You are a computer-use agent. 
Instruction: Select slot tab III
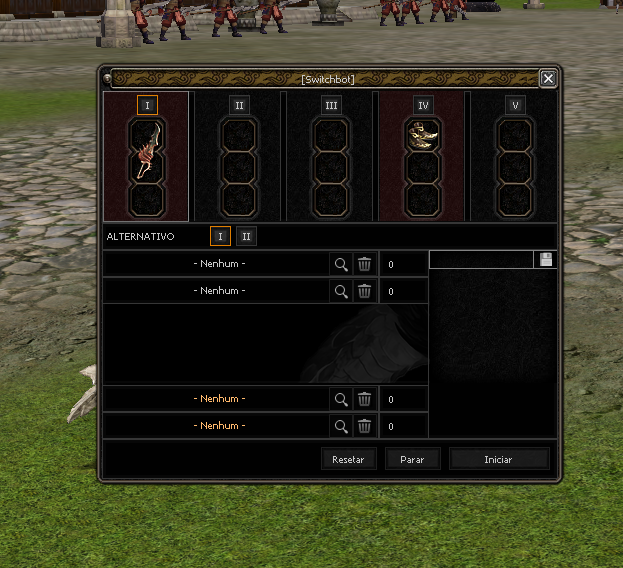(x=331, y=105)
